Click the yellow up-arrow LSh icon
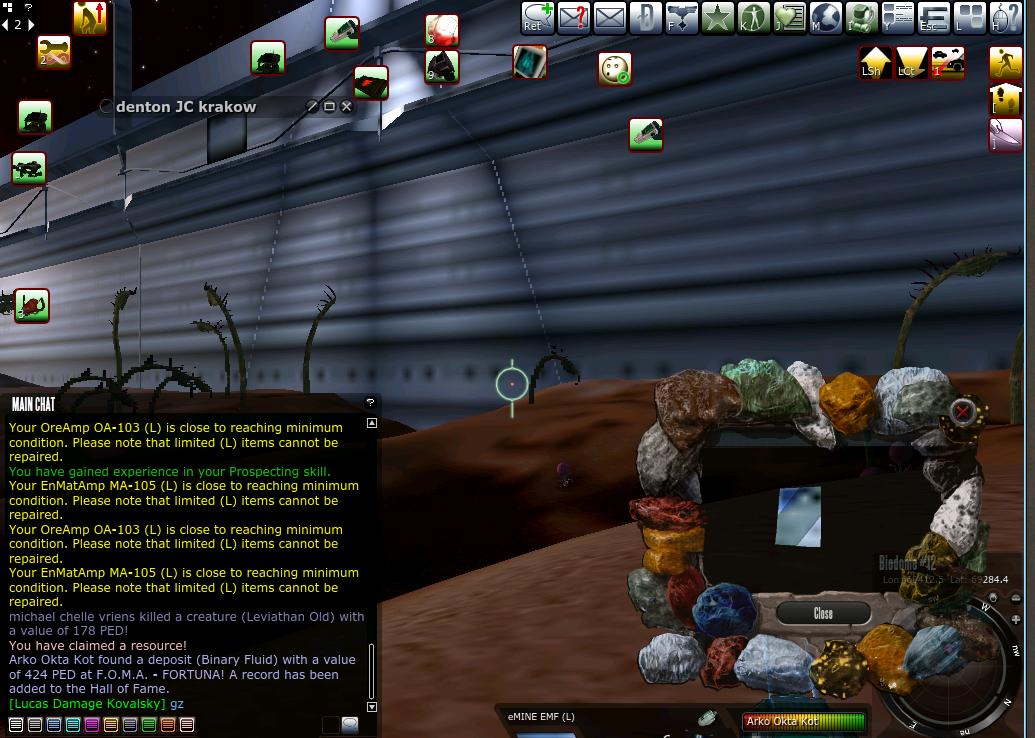1035x738 pixels. (875, 62)
